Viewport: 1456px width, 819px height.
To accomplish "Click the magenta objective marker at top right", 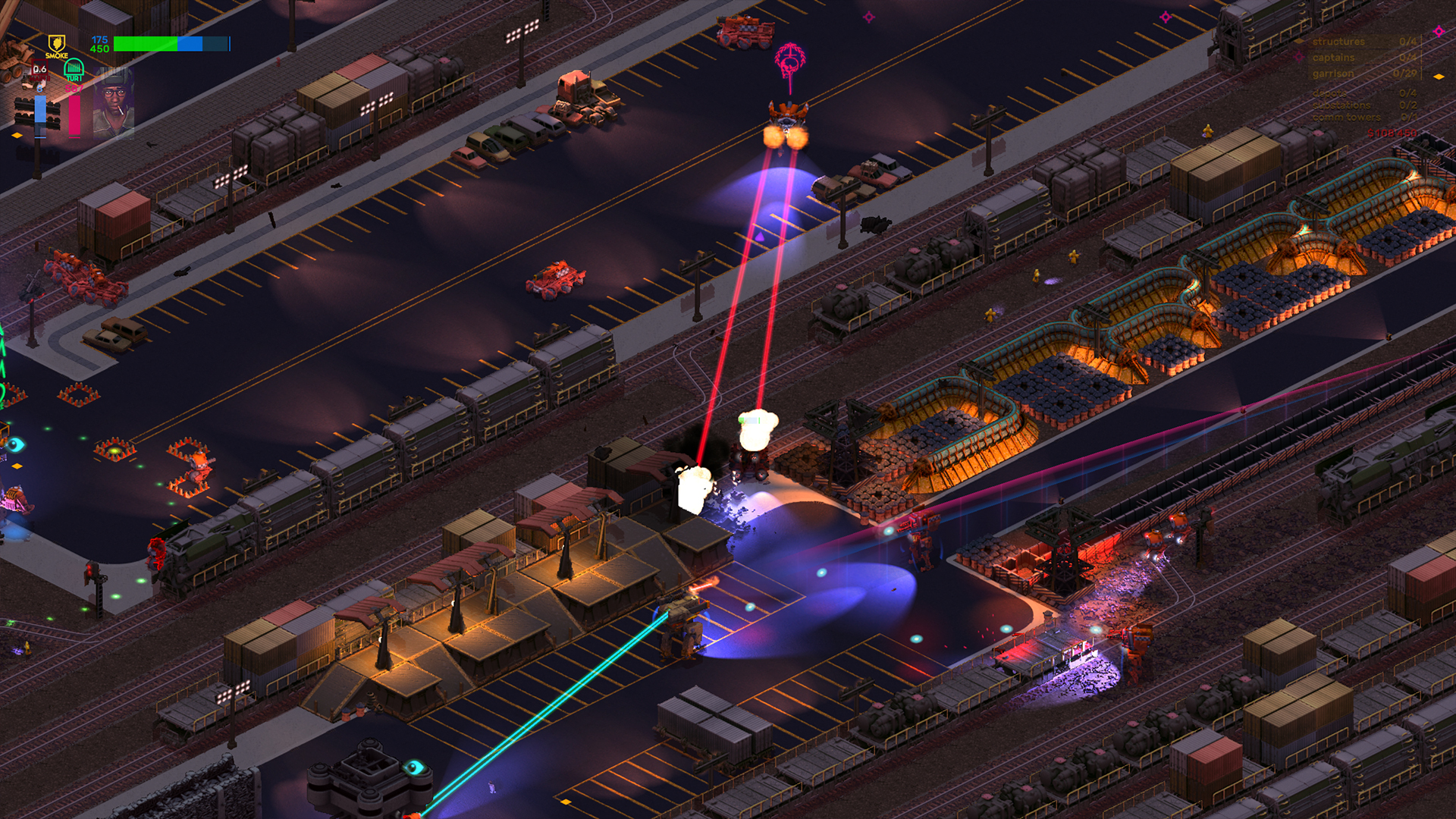I will click(x=1437, y=33).
